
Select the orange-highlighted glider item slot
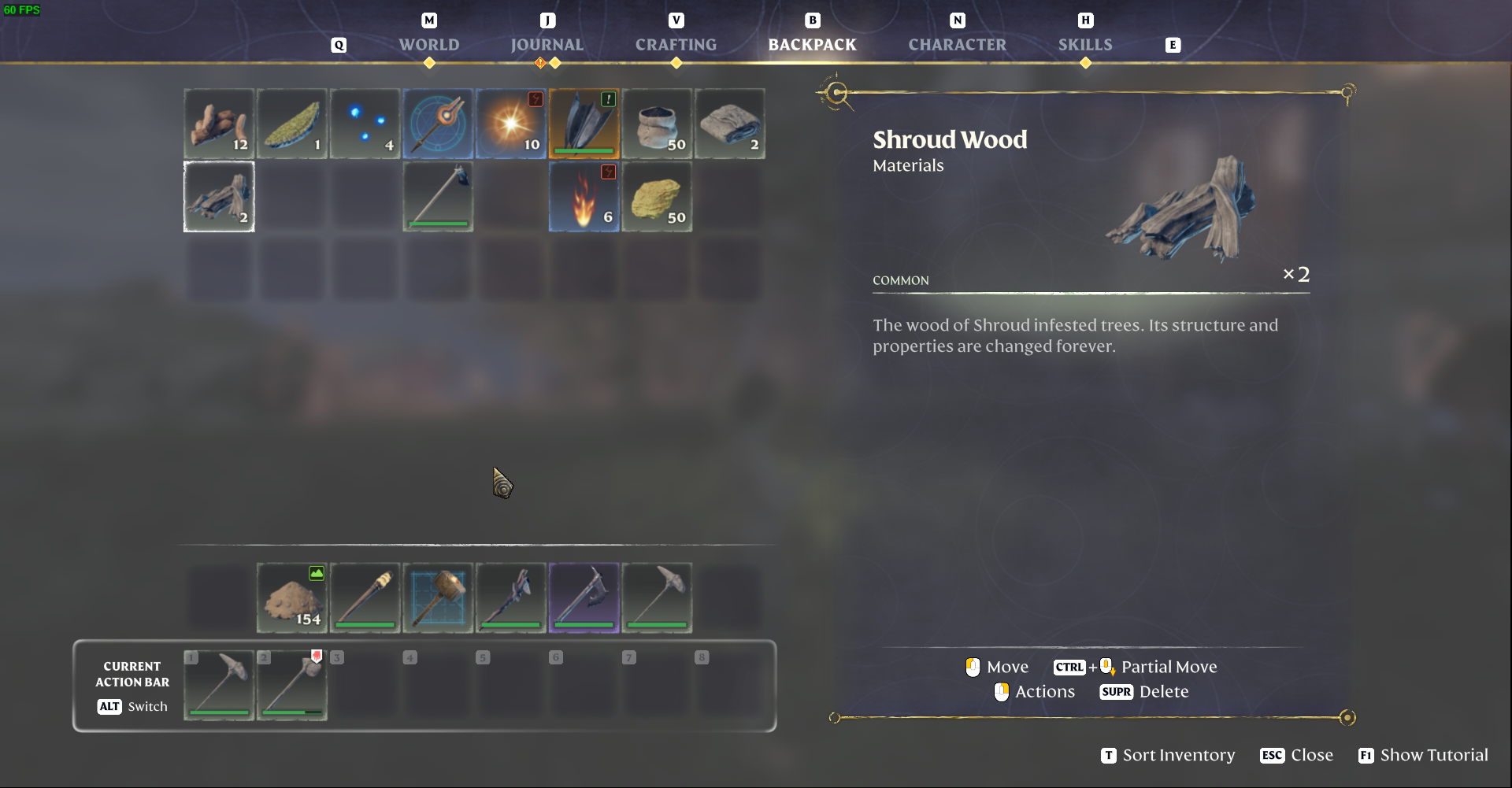click(x=584, y=124)
